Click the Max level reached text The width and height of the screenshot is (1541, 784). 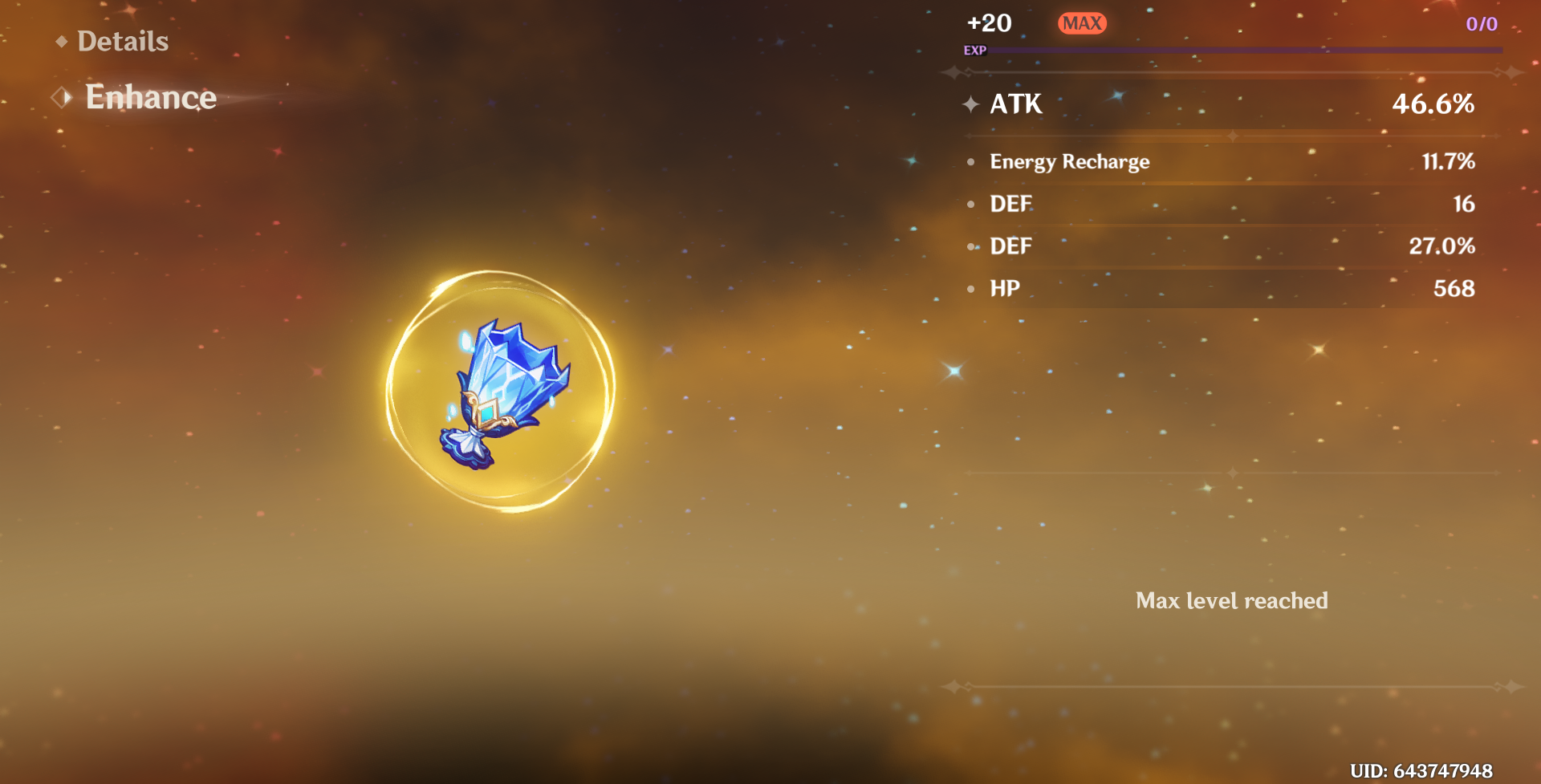pyautogui.click(x=1232, y=600)
